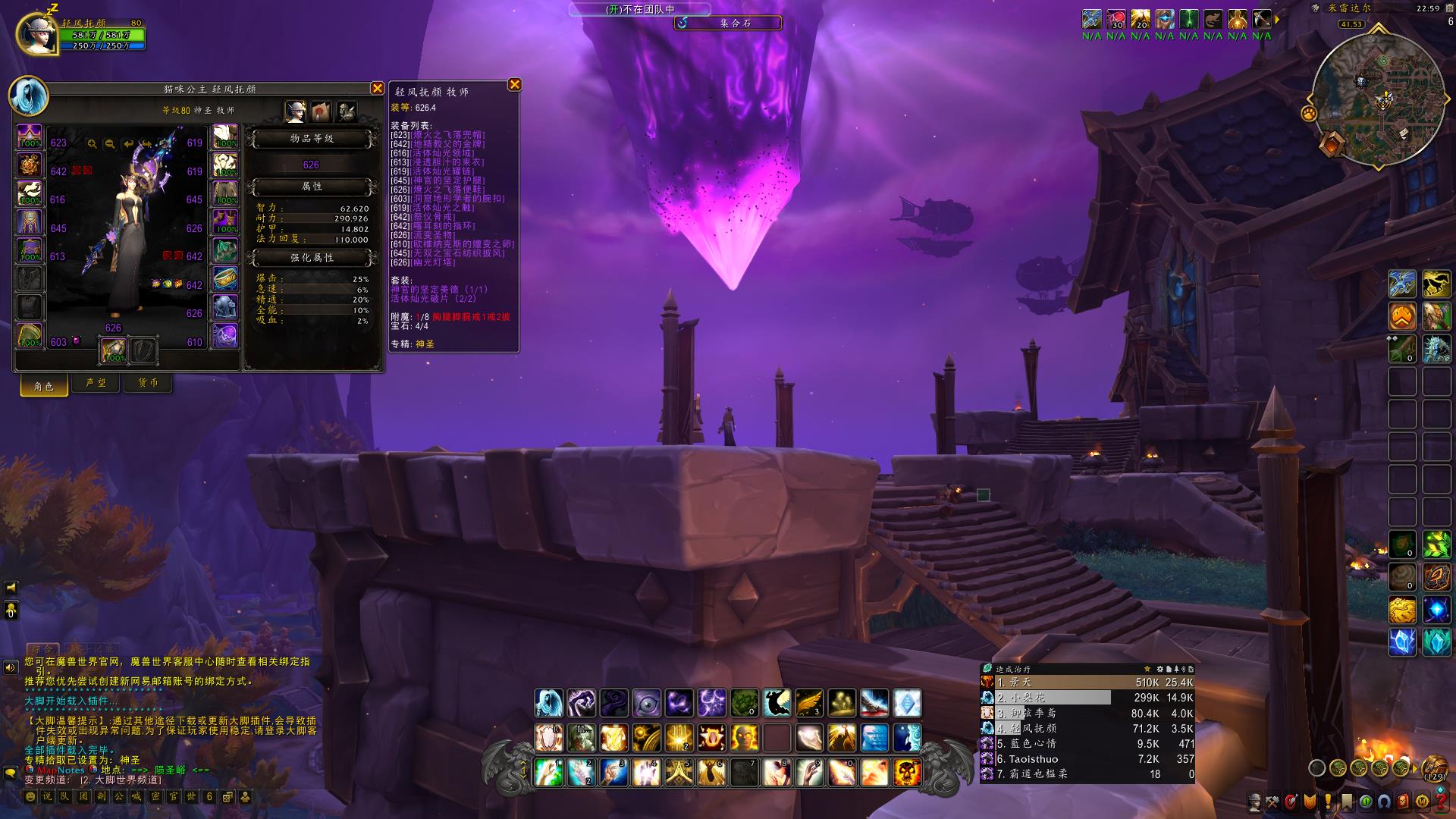
Task: Open the yellow exclamation quest log button
Action: (1329, 801)
